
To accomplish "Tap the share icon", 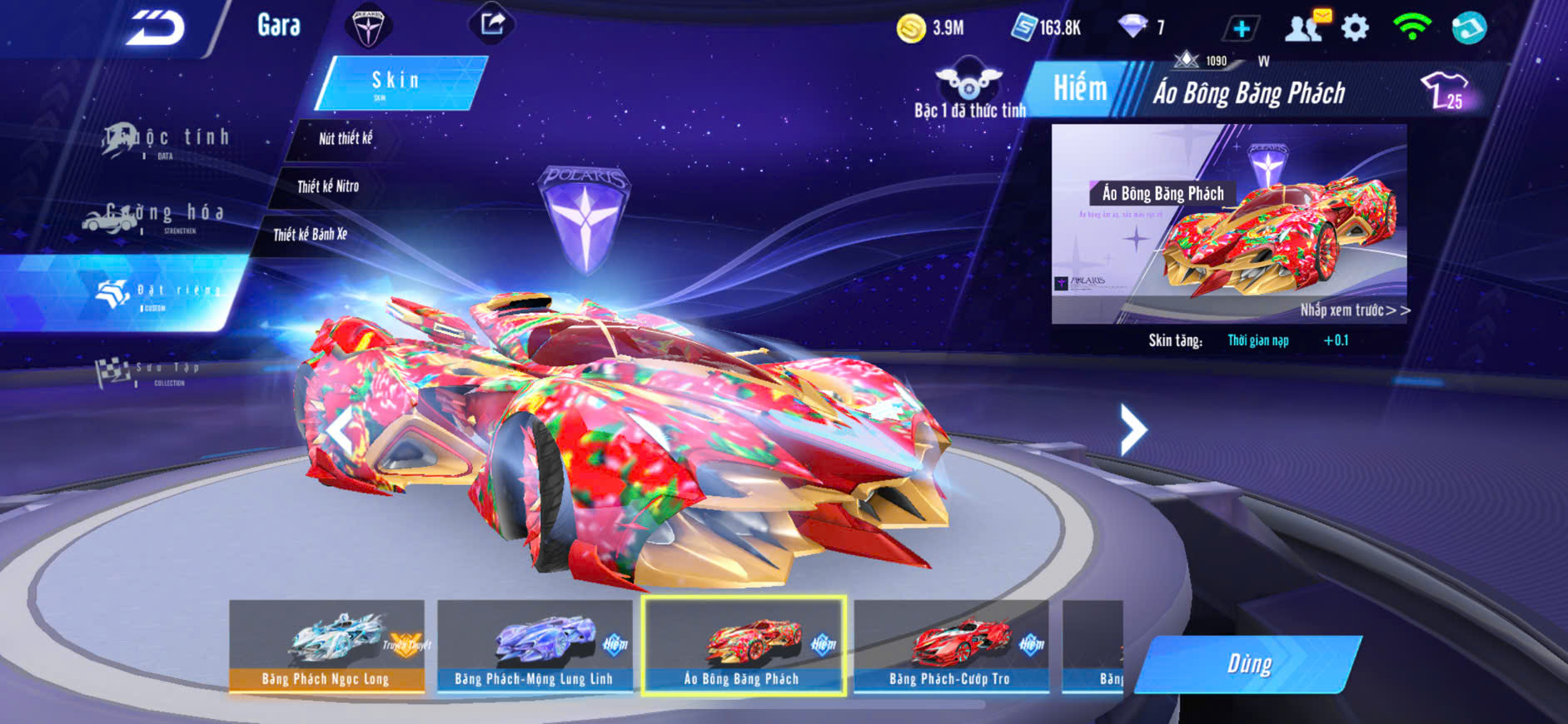I will [492, 23].
